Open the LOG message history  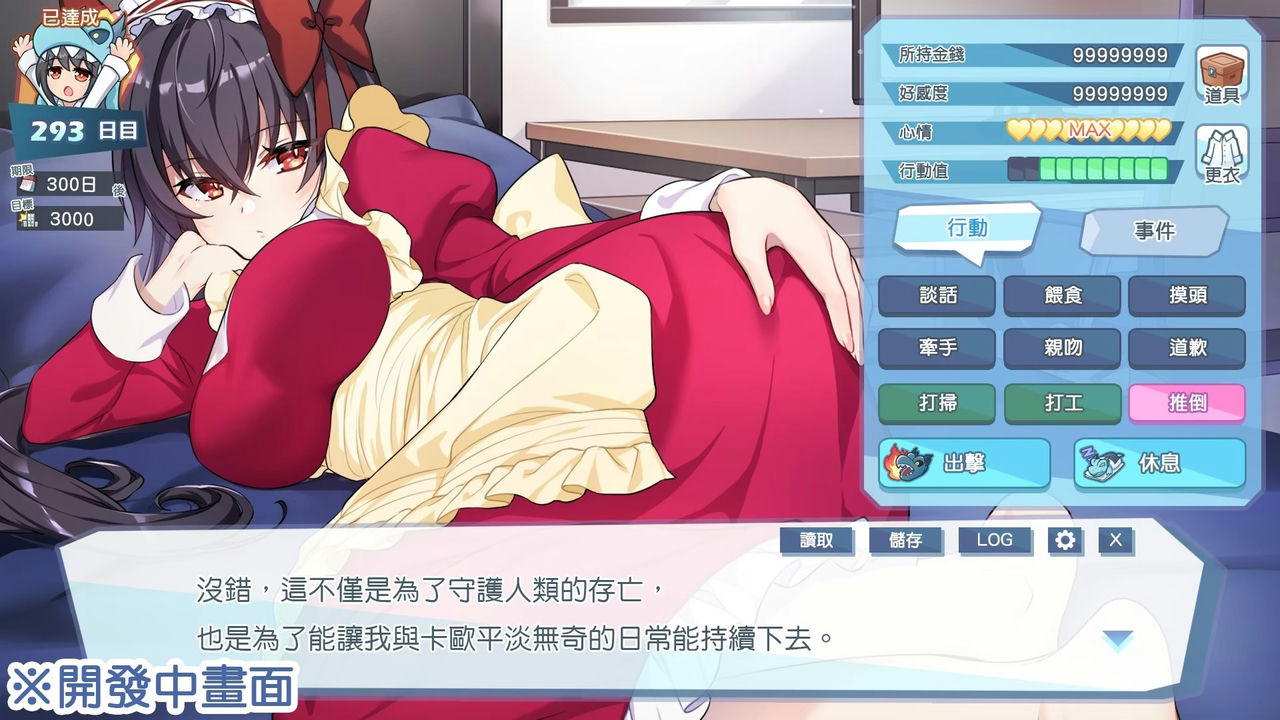(x=996, y=540)
